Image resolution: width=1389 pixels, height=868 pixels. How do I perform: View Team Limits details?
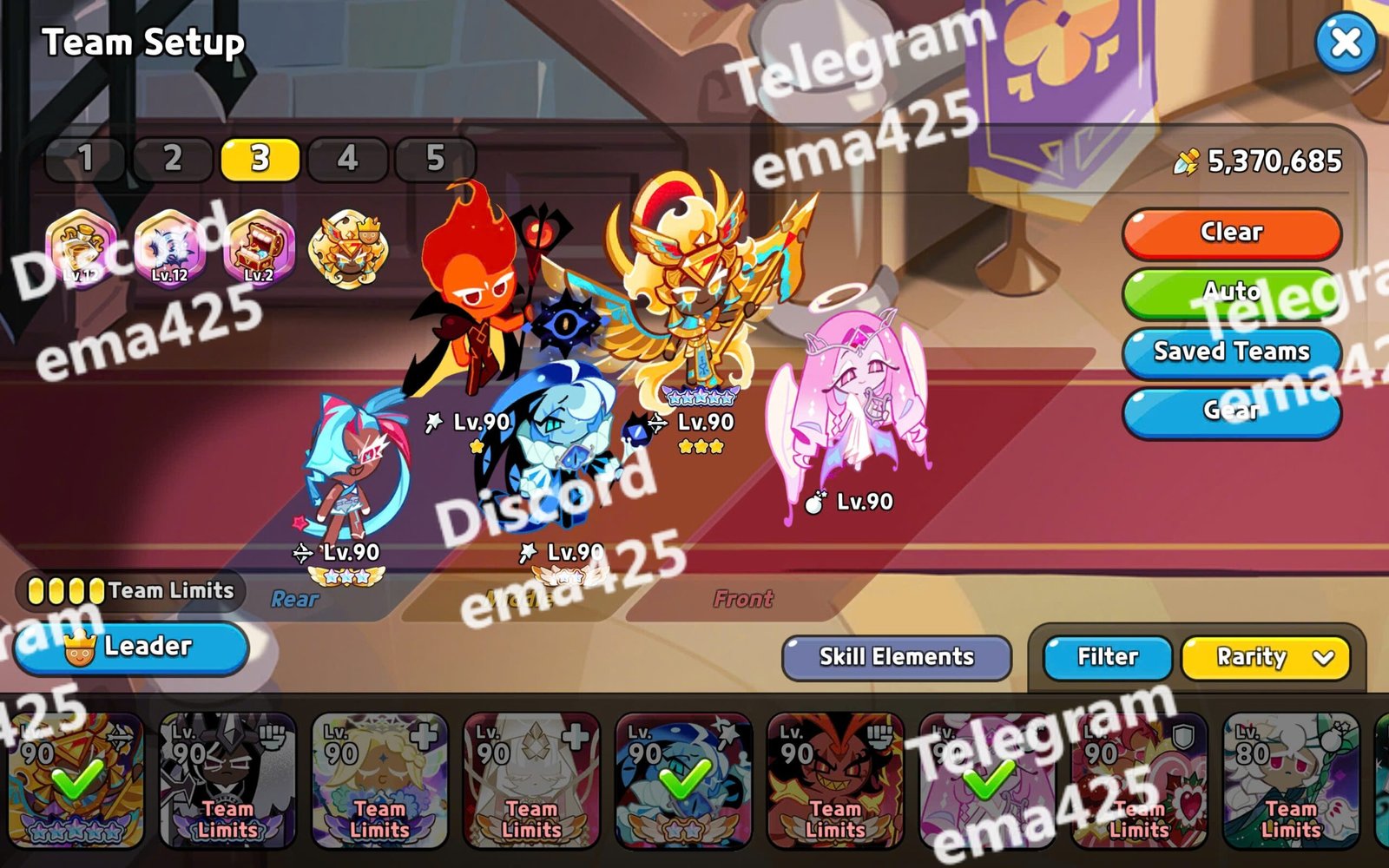(x=130, y=591)
